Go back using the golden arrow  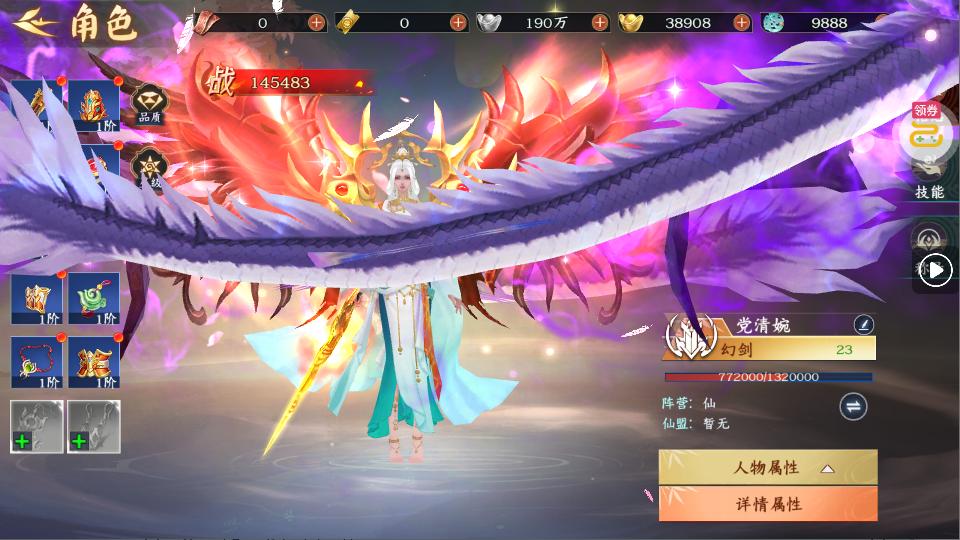click(x=32, y=22)
